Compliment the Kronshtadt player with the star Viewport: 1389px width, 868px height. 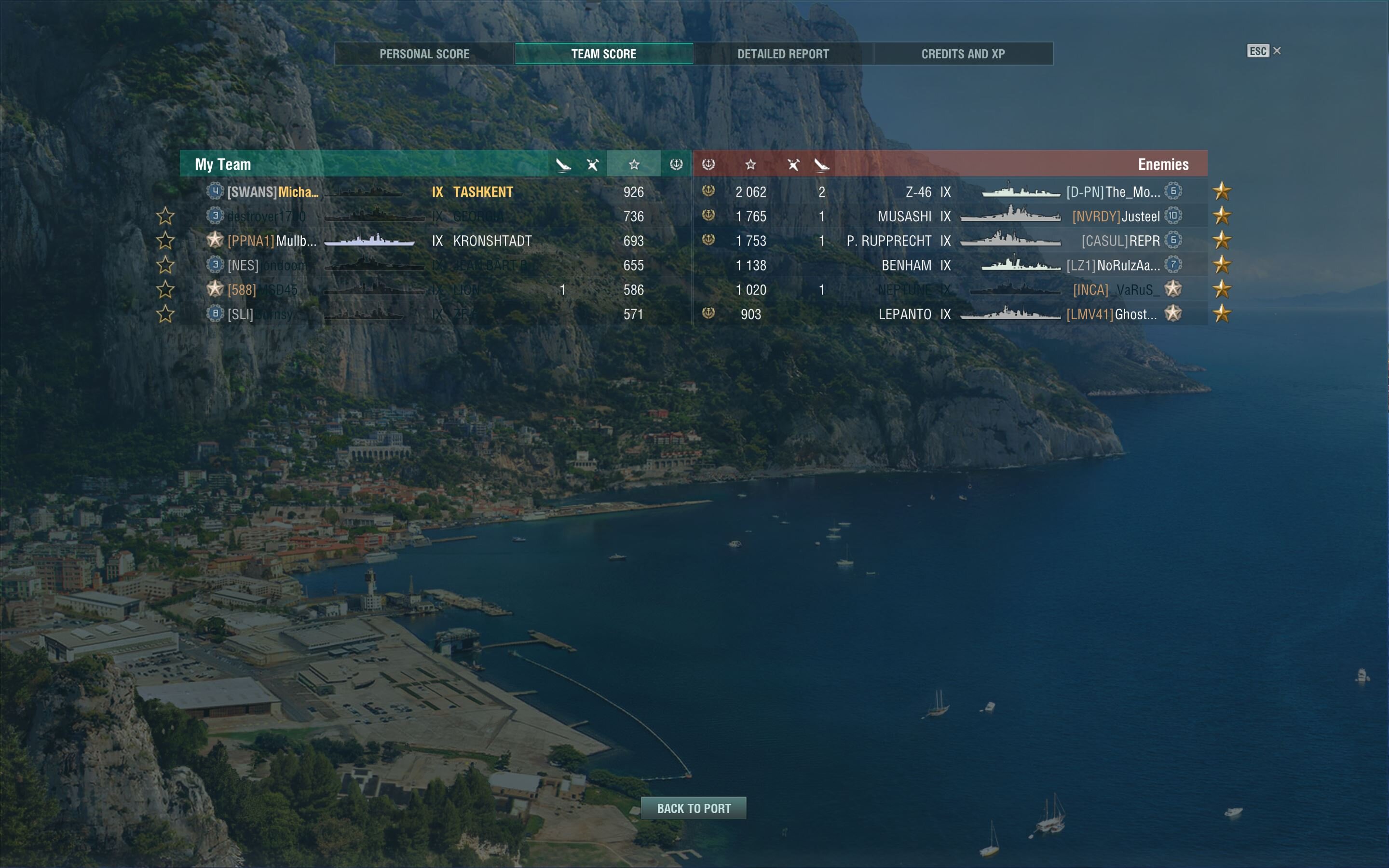pyautogui.click(x=165, y=241)
